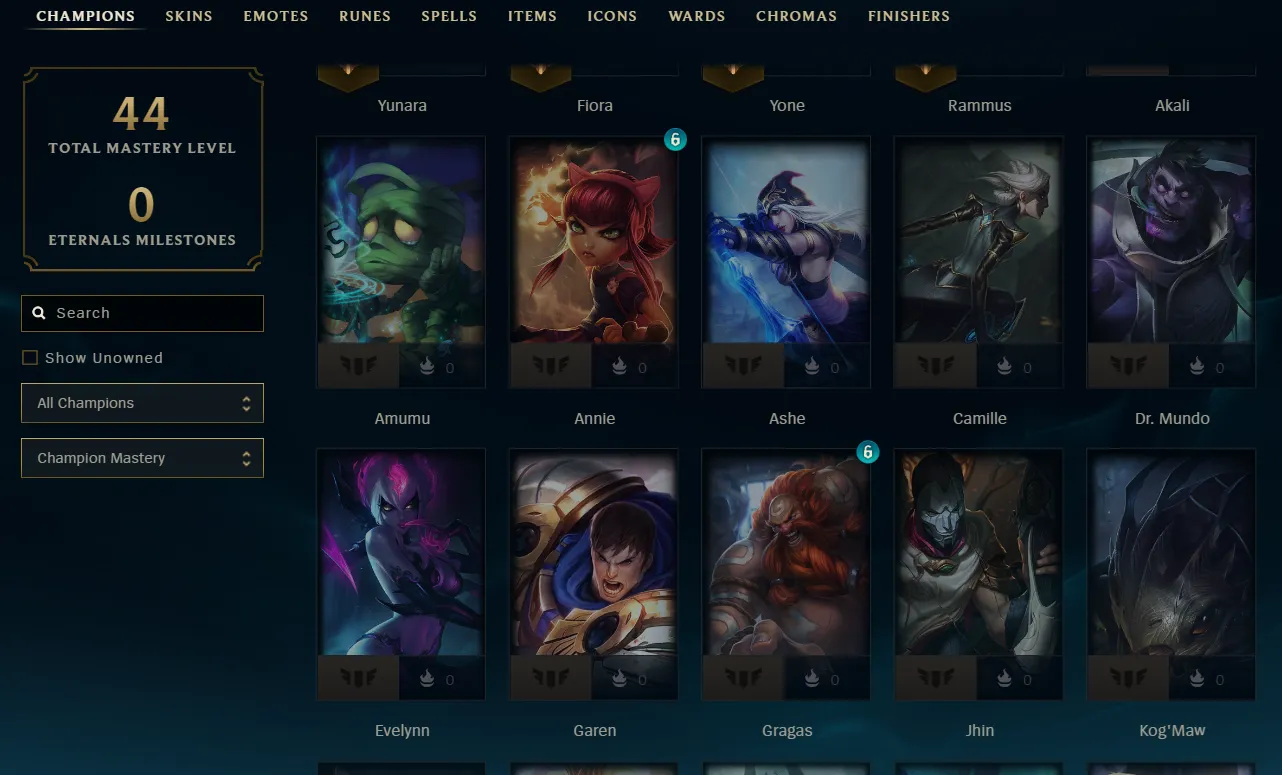This screenshot has height=775, width=1282.
Task: Go to the Spells tab
Action: point(448,16)
